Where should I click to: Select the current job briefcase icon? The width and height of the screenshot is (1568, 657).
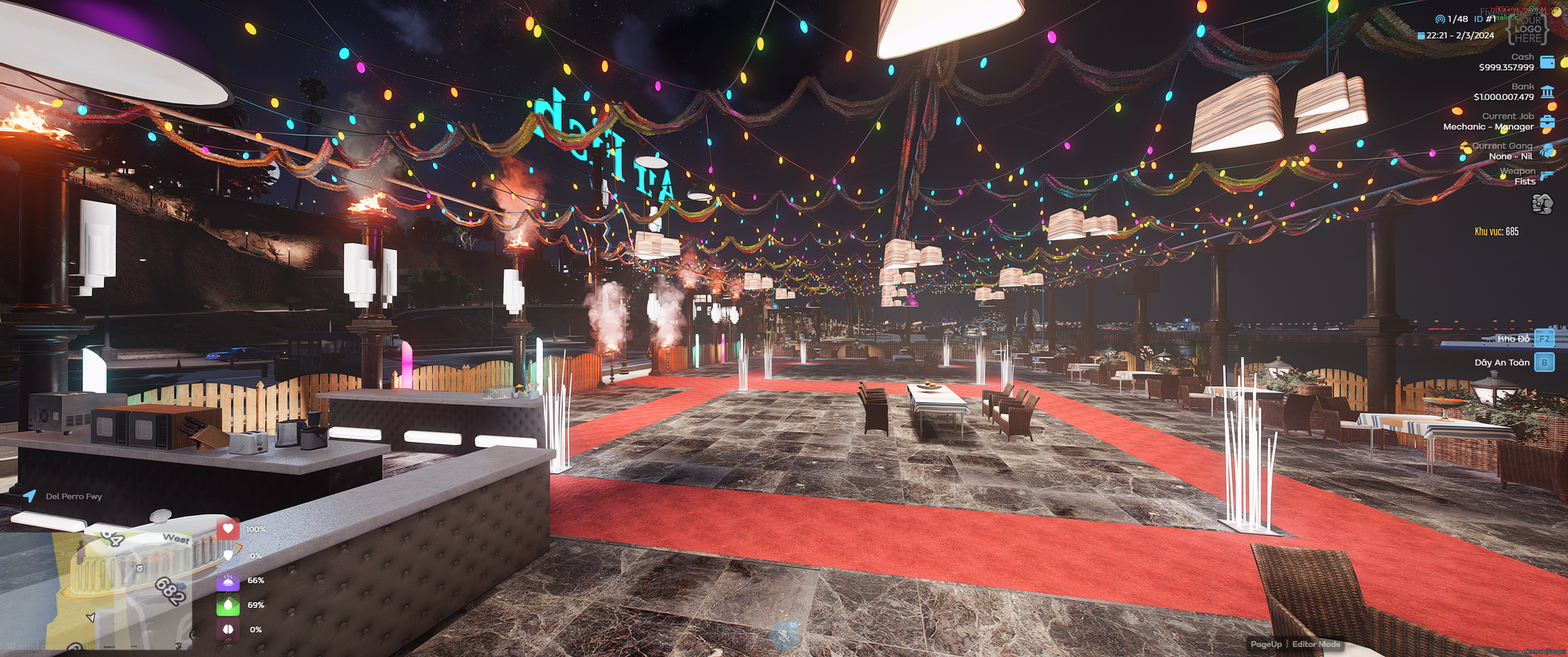(x=1547, y=122)
